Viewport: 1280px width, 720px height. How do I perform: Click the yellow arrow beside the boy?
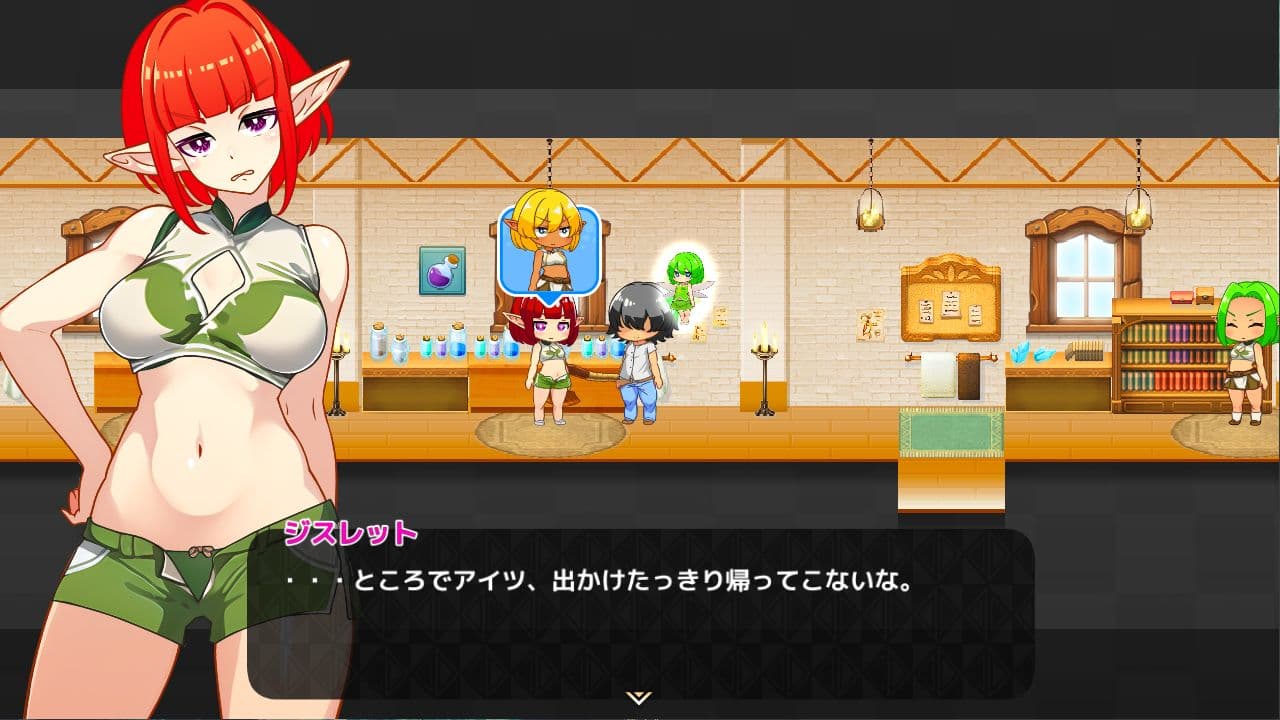669,358
